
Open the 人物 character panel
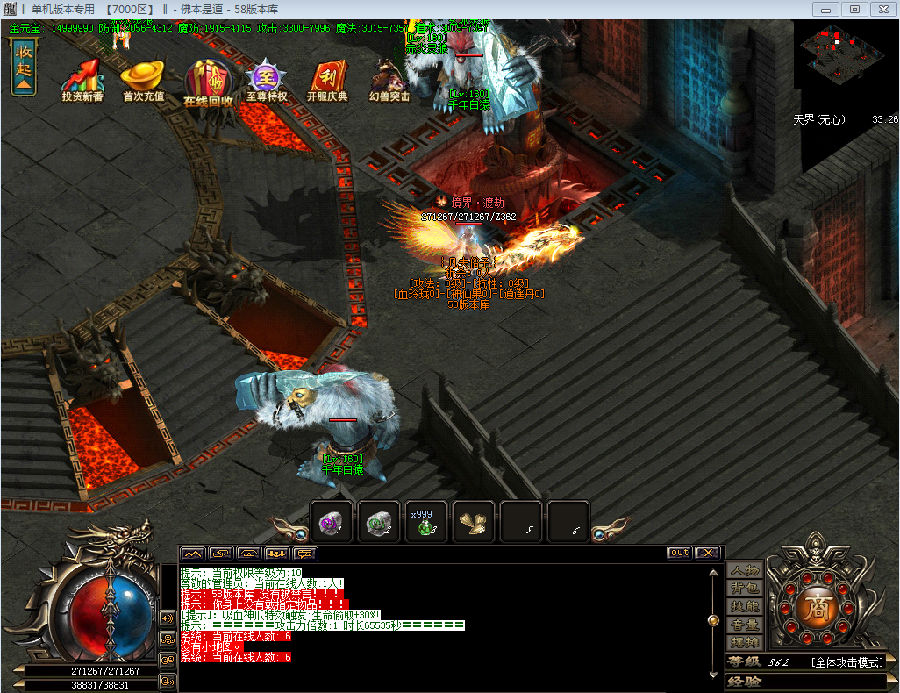[745, 570]
